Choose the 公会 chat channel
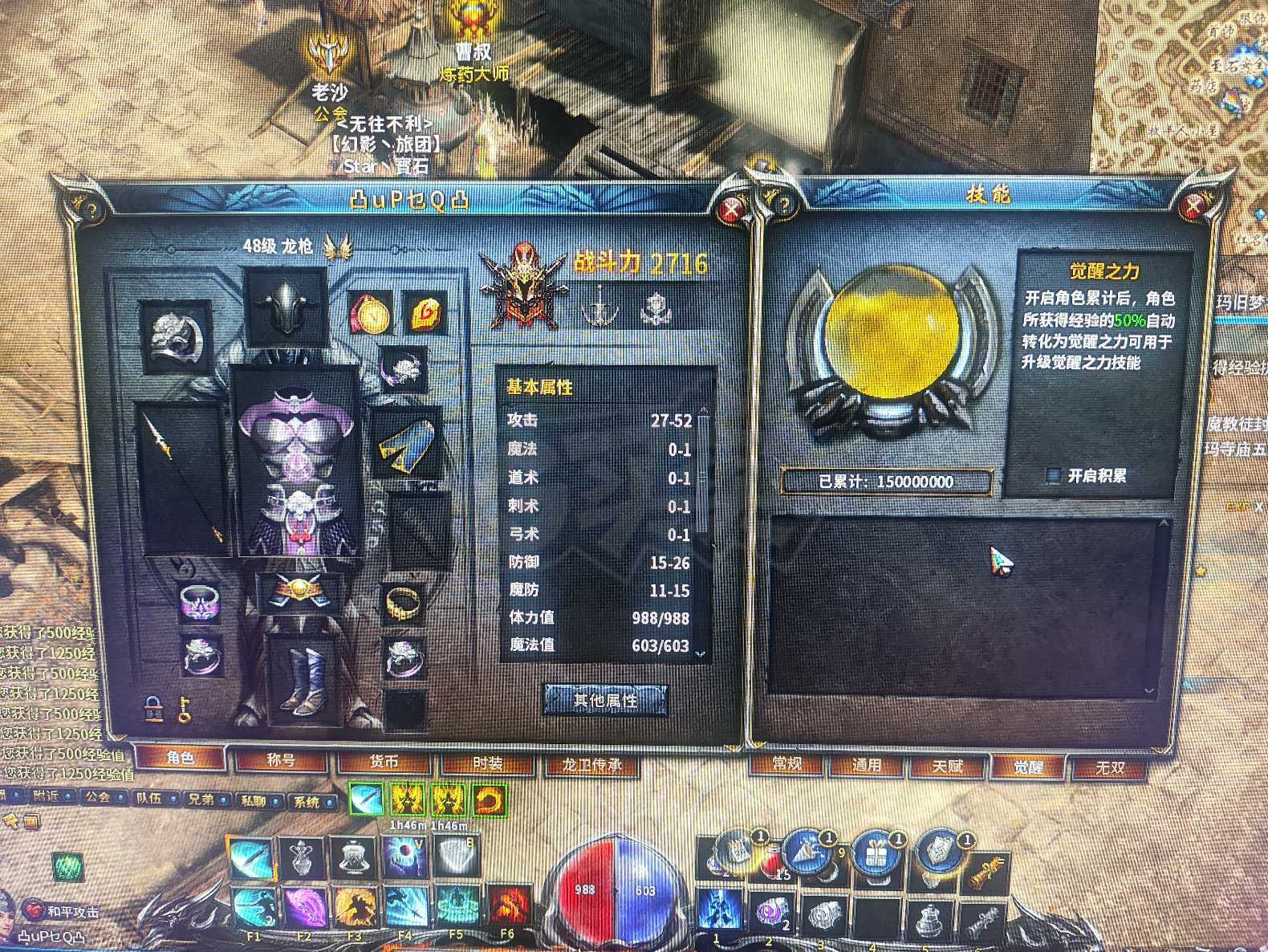The height and width of the screenshot is (952, 1268). (98, 798)
